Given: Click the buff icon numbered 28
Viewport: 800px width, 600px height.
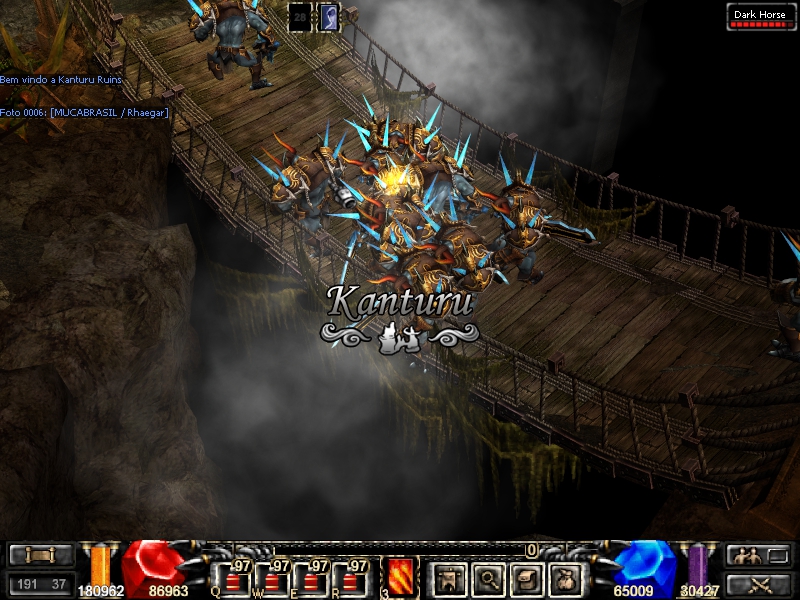Looking at the screenshot, I should (x=299, y=16).
